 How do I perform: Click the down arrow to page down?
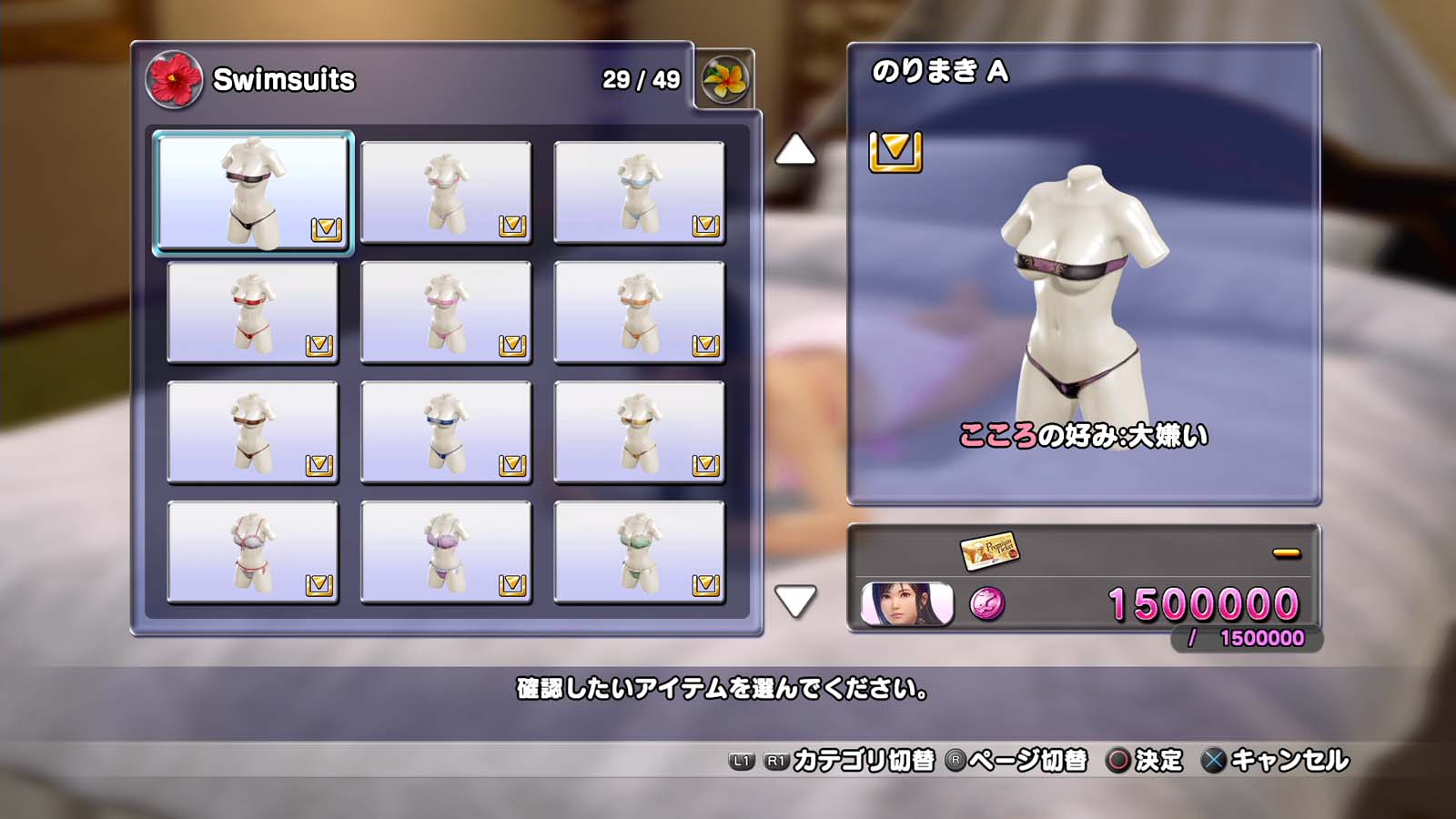click(x=794, y=601)
